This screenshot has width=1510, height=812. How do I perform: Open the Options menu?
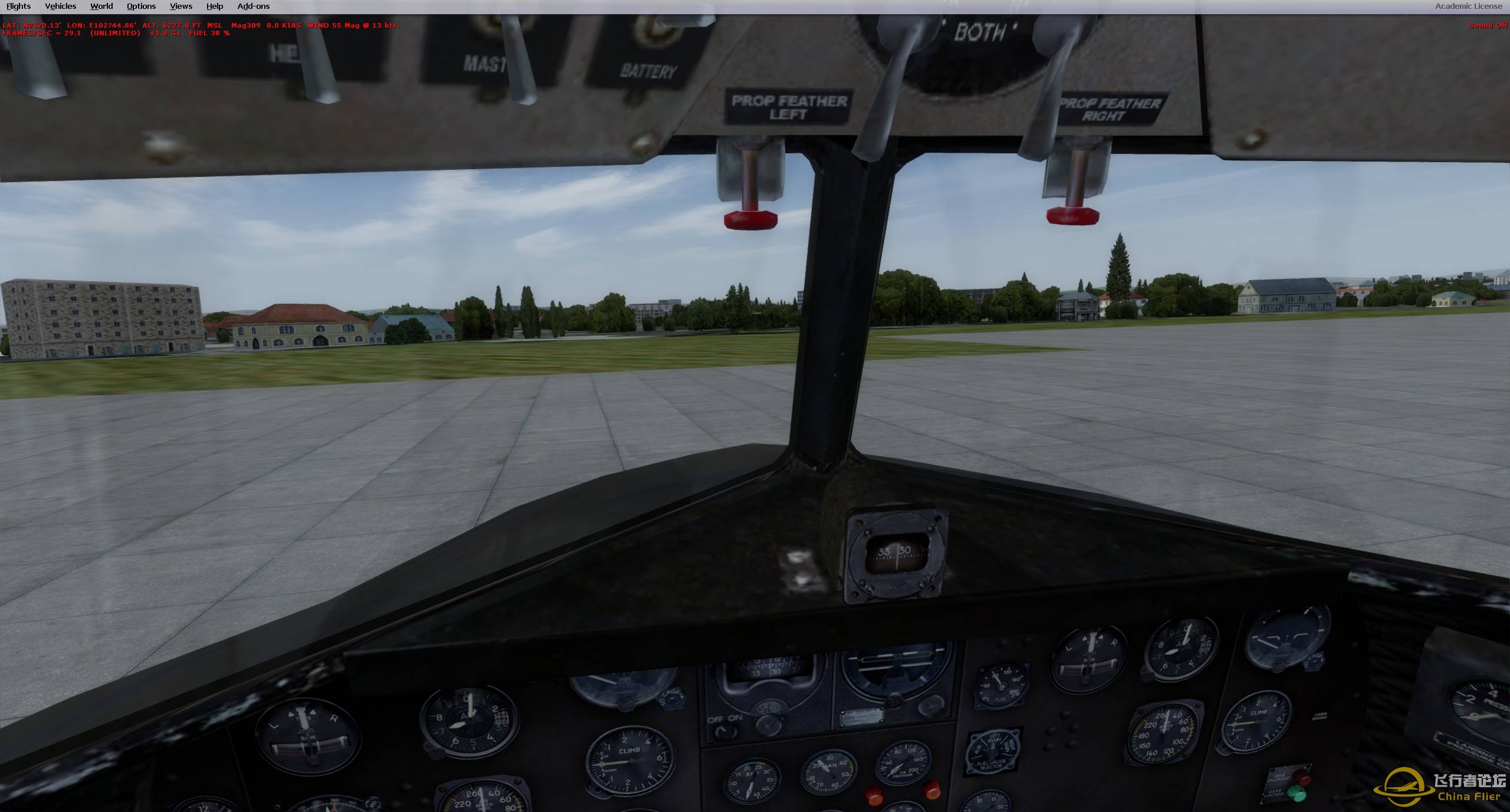click(x=140, y=6)
